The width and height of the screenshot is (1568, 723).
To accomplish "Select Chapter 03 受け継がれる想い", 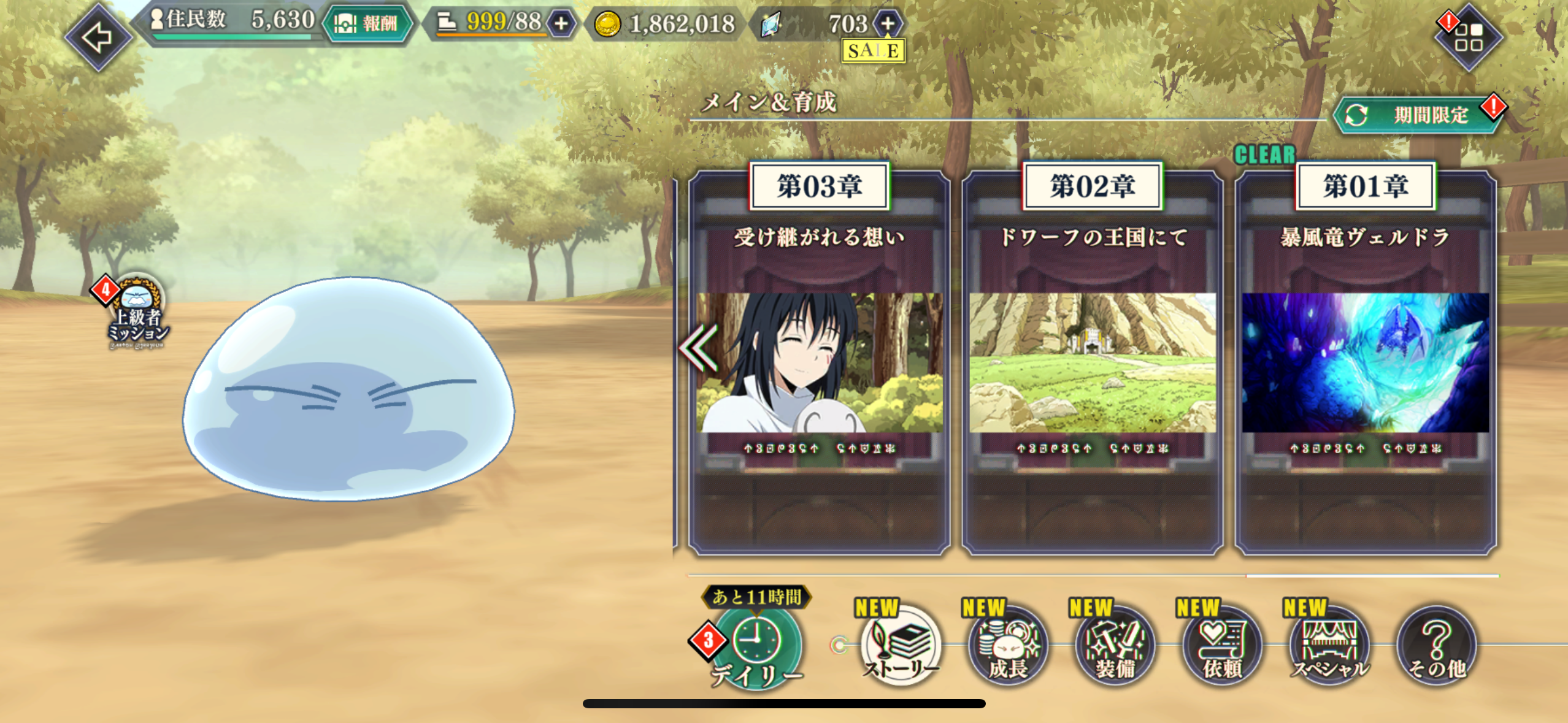I will pos(819,362).
